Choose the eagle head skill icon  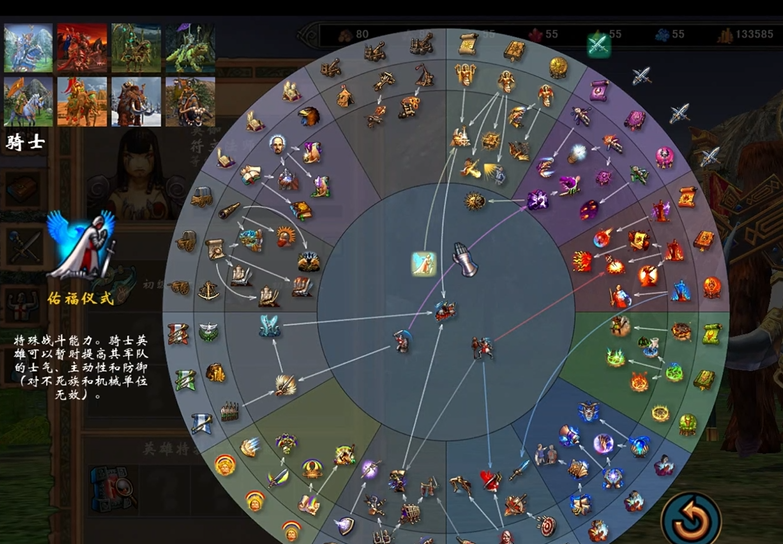point(310,116)
